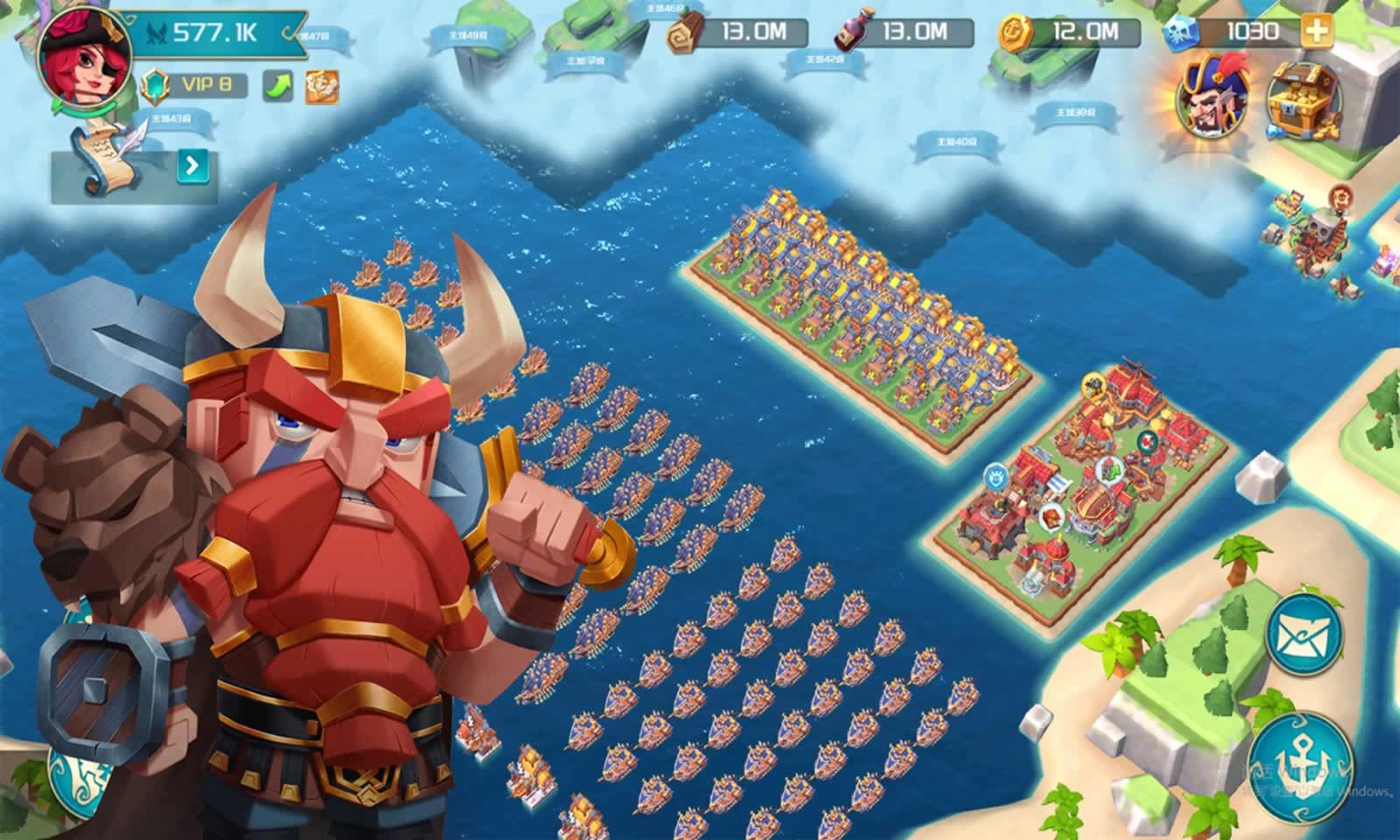Screen dimensions: 1400x840
Task: Click the plus button to add gems
Action: [x=1316, y=32]
